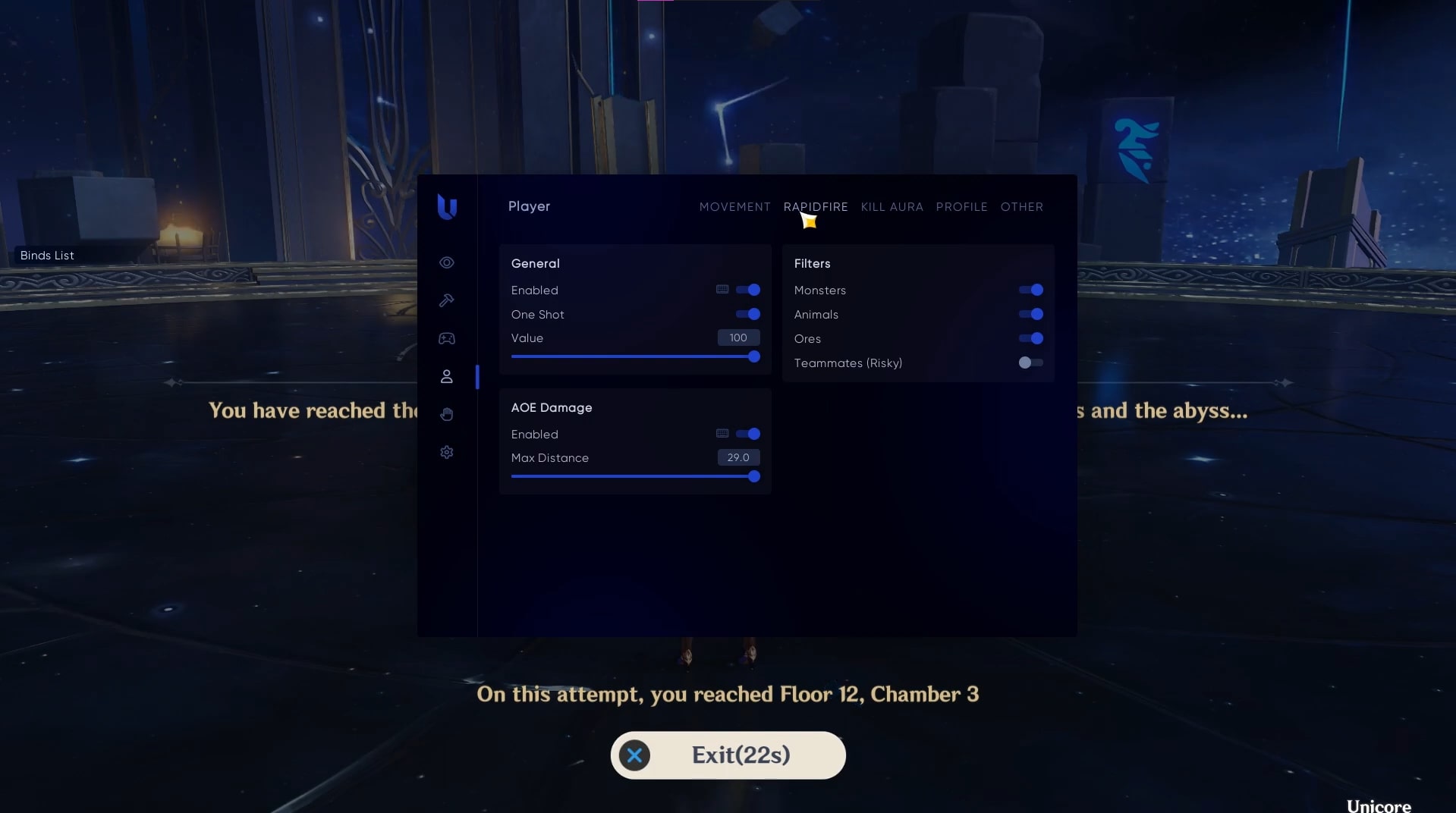Enable the Teammates (Risky) filter

click(x=1030, y=363)
